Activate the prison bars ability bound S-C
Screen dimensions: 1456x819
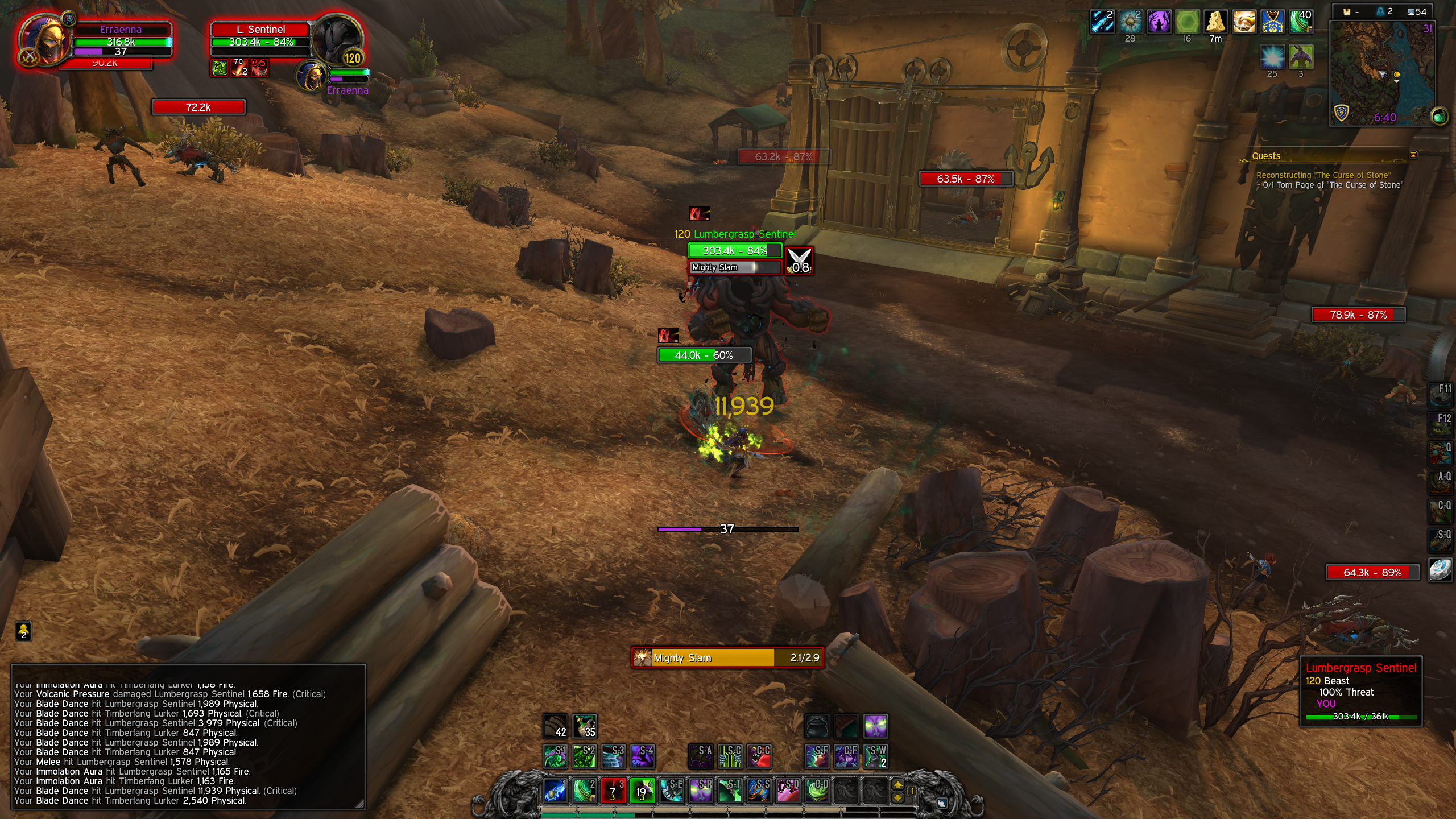point(730,756)
